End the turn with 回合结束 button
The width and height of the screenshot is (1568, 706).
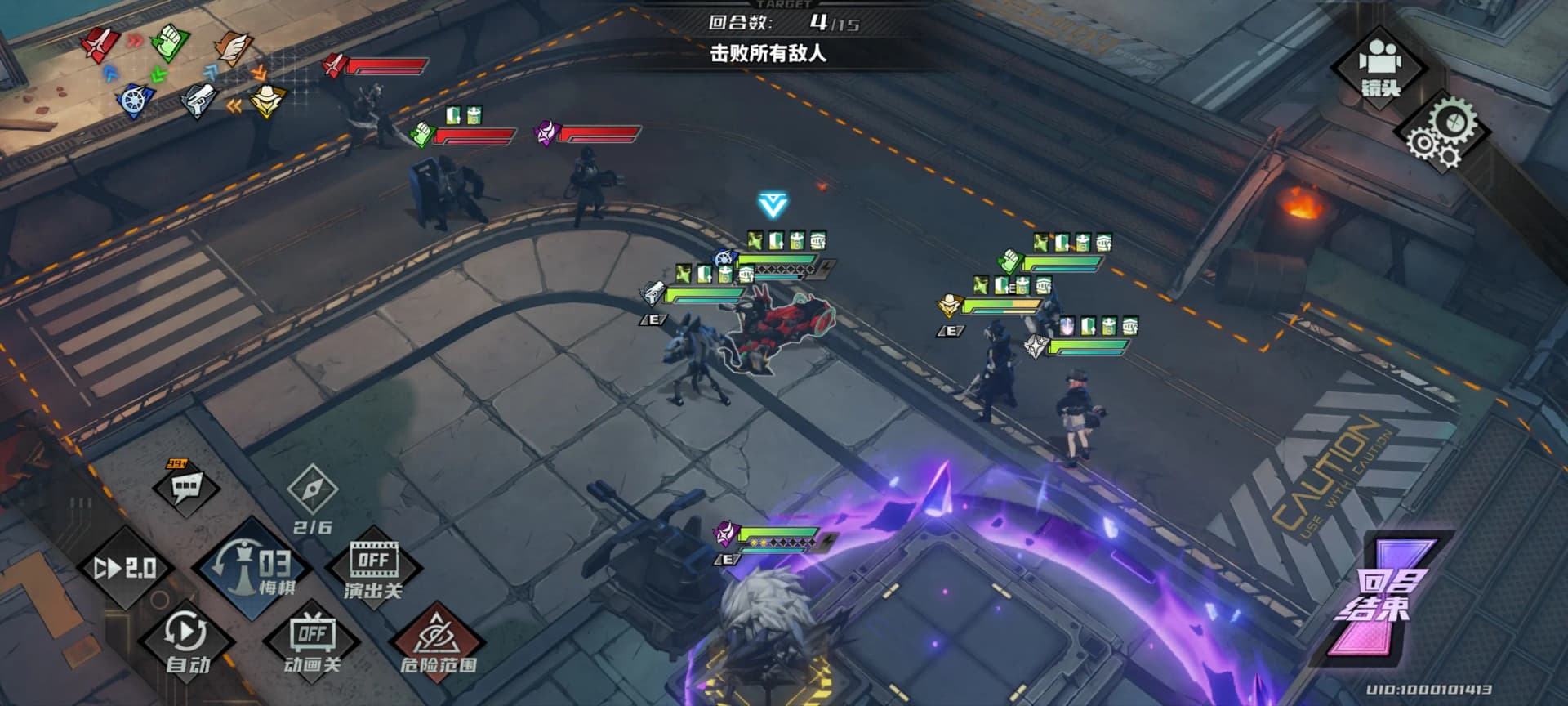tap(1384, 598)
